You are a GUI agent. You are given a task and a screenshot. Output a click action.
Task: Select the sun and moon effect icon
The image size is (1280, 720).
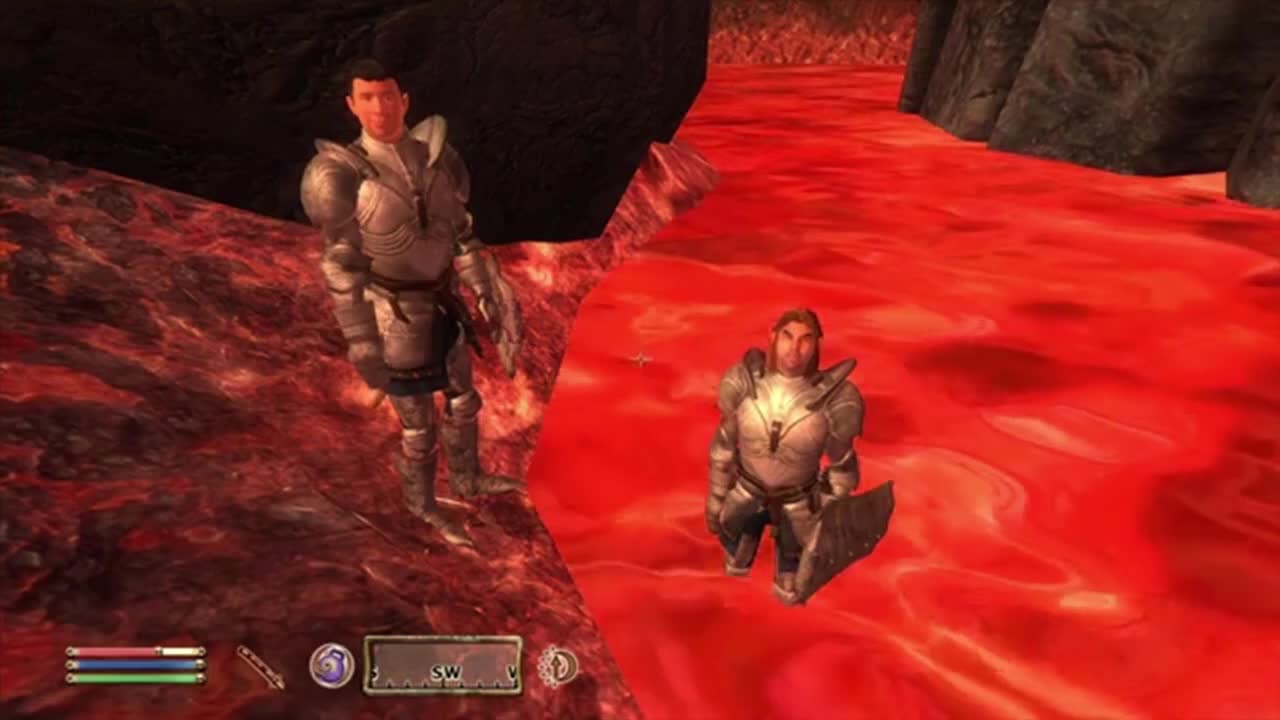[x=558, y=666]
